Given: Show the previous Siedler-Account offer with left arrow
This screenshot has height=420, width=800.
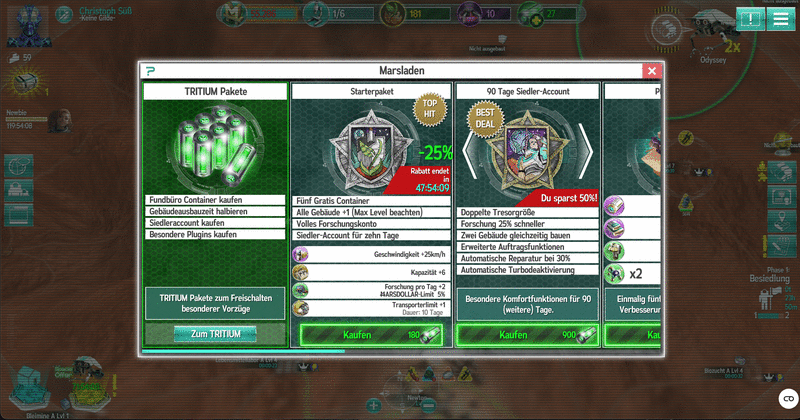Looking at the screenshot, I should (x=467, y=150).
